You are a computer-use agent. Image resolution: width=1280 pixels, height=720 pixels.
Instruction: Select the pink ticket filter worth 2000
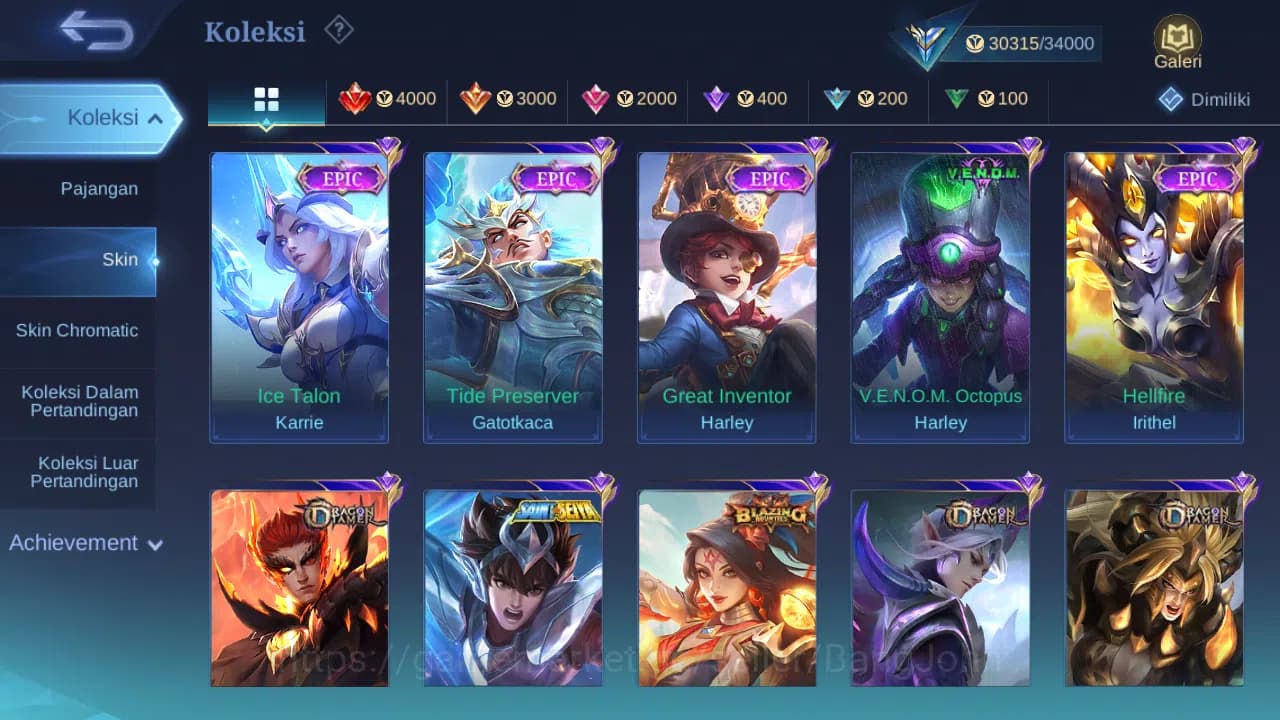[597, 99]
